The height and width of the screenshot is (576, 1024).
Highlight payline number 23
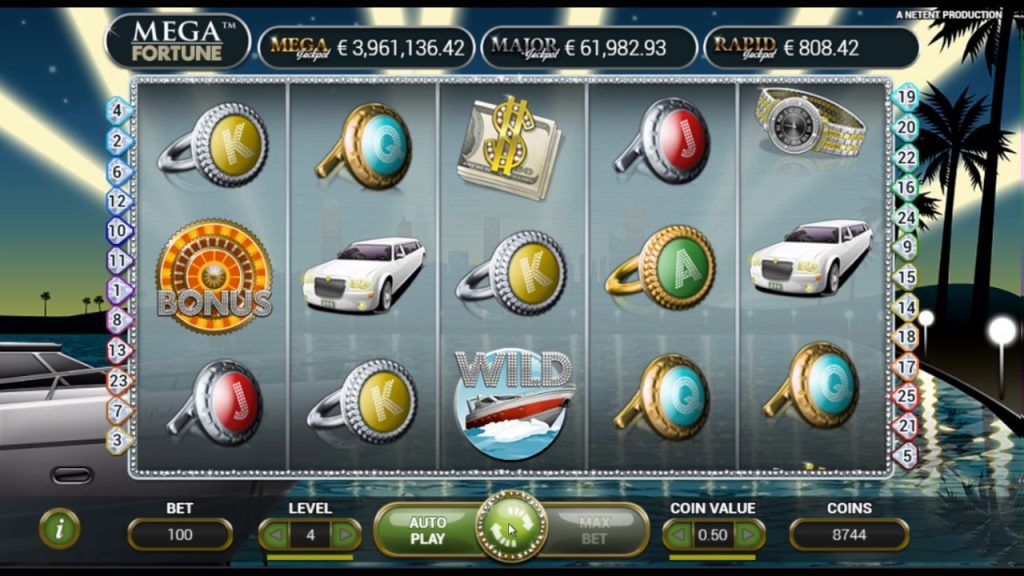point(118,380)
